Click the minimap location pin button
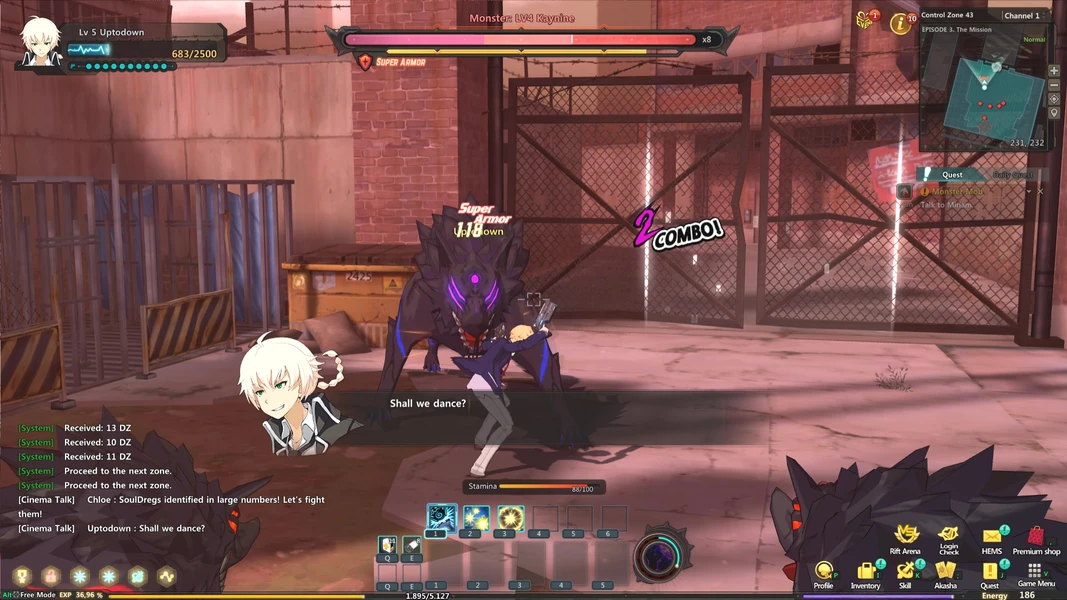Screen dimensions: 1067x600 (1054, 113)
